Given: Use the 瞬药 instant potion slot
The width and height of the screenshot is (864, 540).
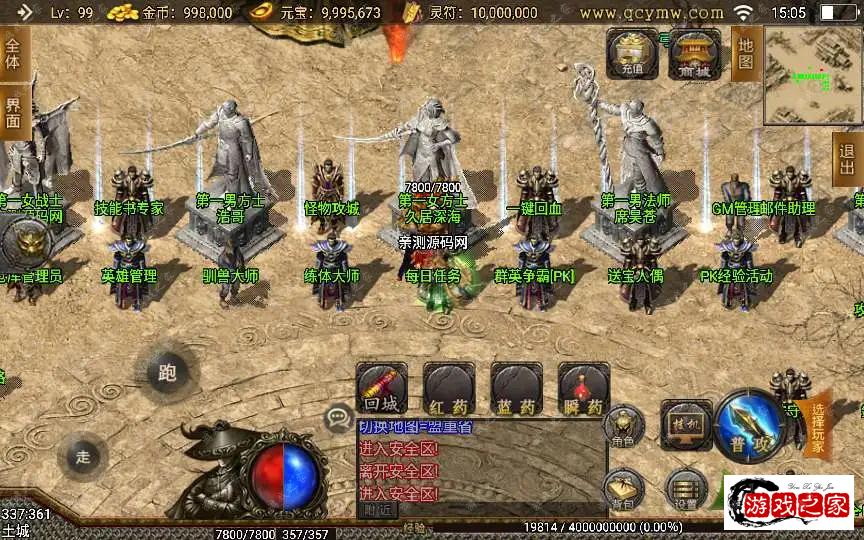Looking at the screenshot, I should tap(584, 390).
